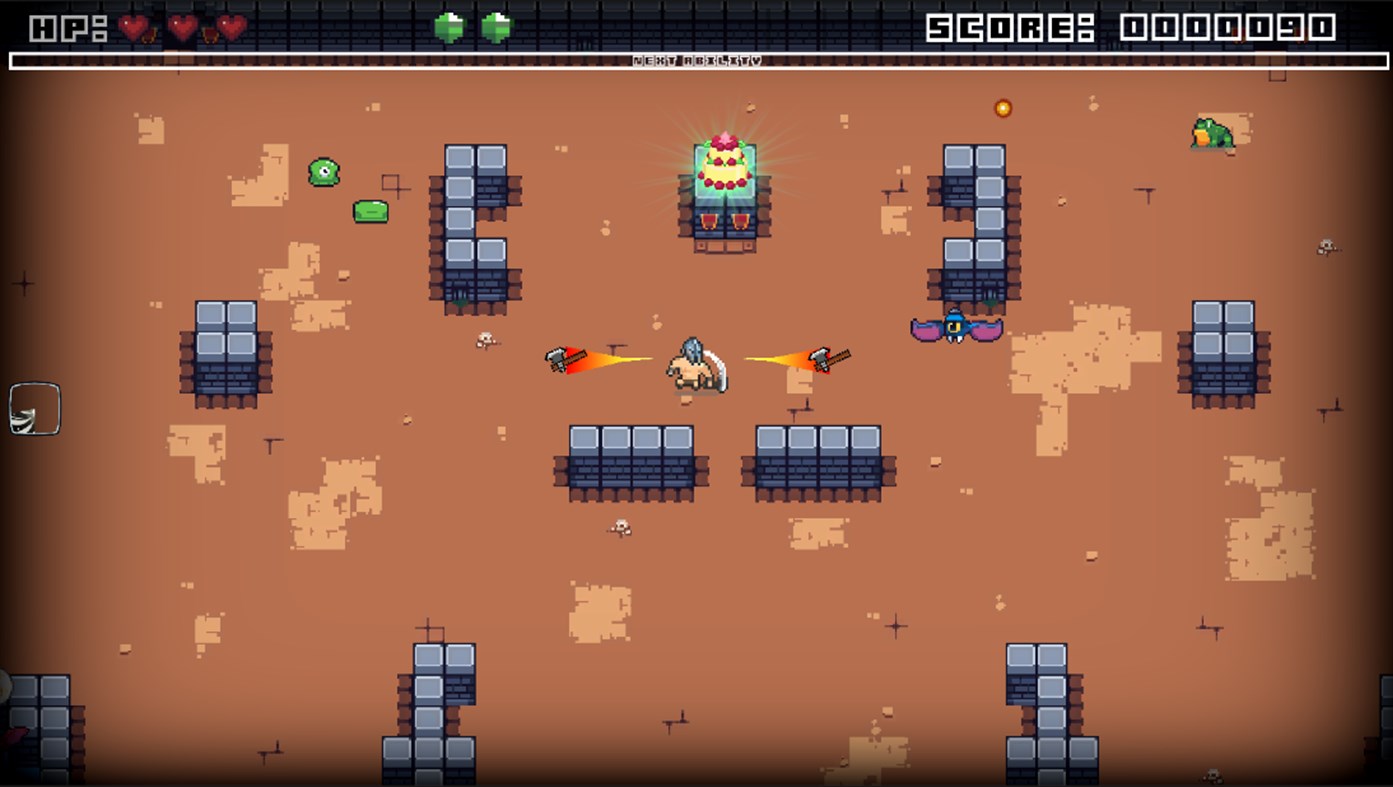Click the glowing cake on the top pedestal
The height and width of the screenshot is (787, 1393).
723,165
